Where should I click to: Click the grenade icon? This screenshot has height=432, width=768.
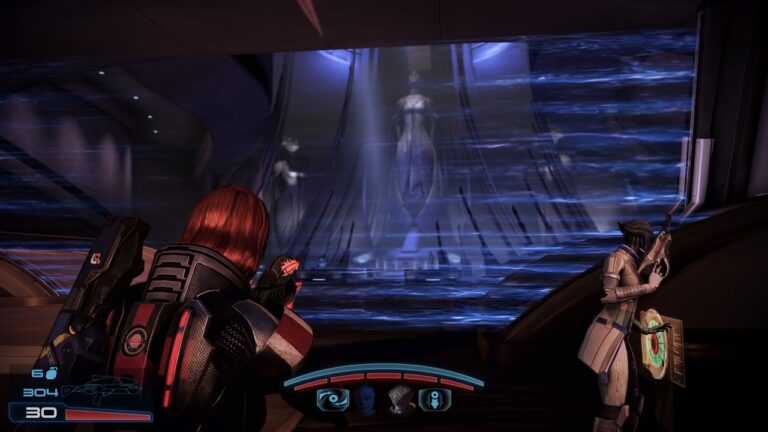(x=51, y=373)
